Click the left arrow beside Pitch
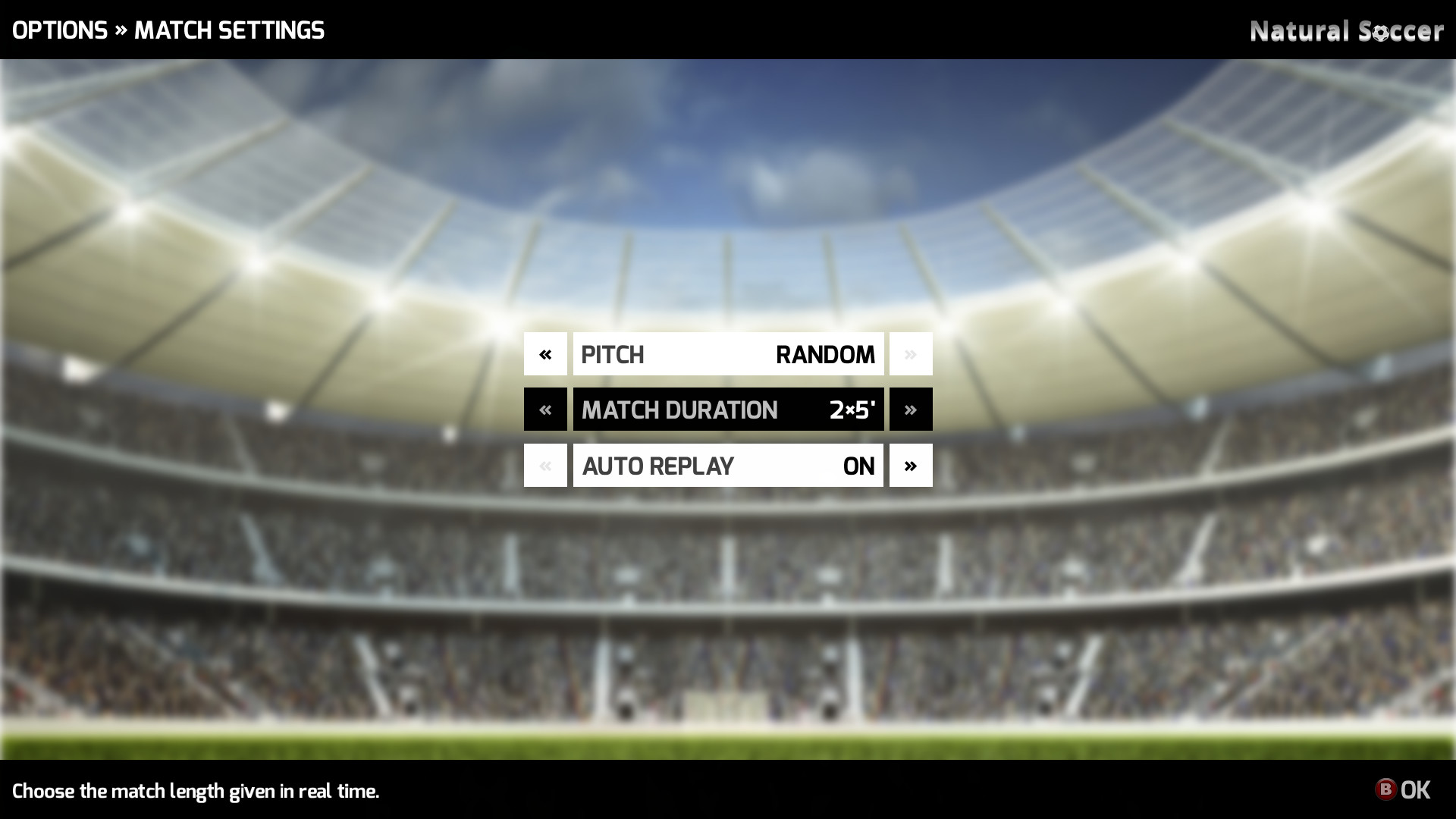Screen dimensions: 1456x819 point(545,354)
